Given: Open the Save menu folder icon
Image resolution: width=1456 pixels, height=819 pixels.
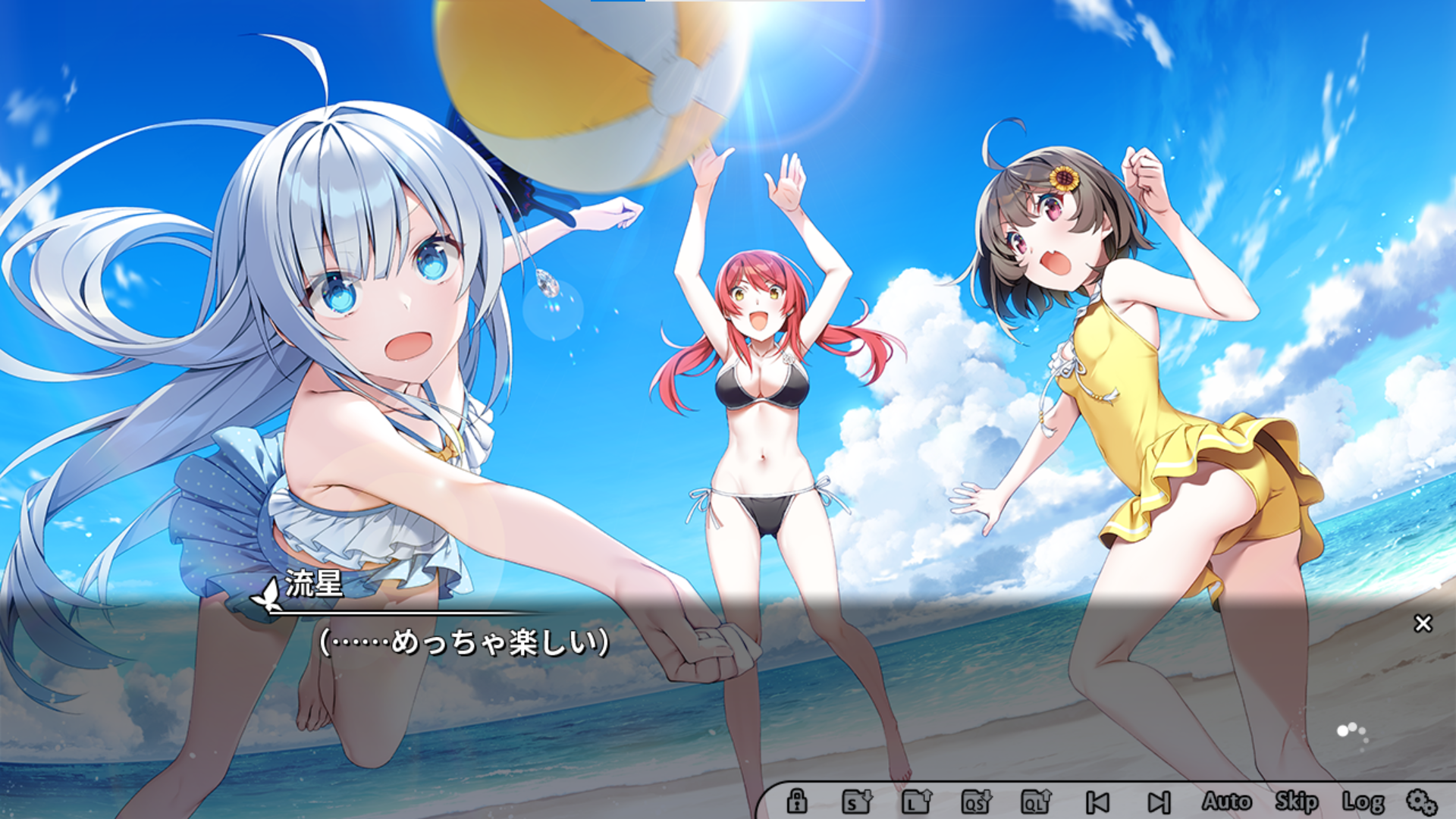Looking at the screenshot, I should click(857, 801).
